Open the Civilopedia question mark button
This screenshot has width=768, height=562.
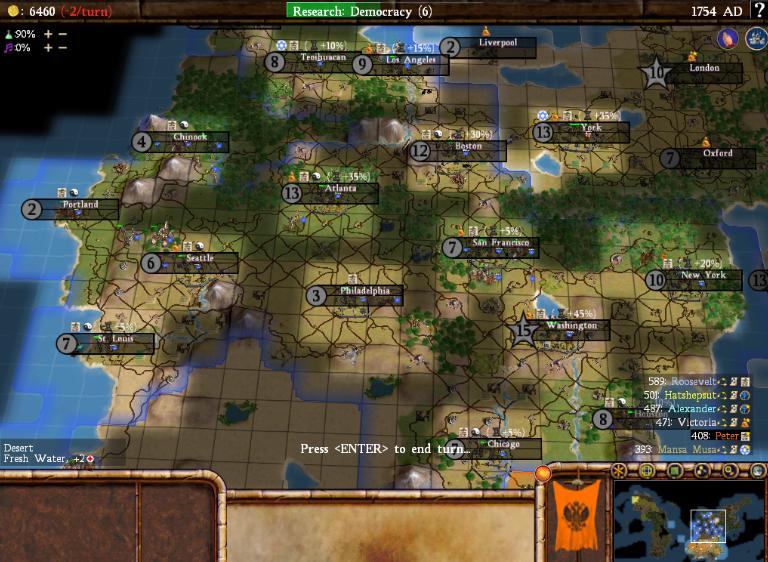tap(758, 10)
